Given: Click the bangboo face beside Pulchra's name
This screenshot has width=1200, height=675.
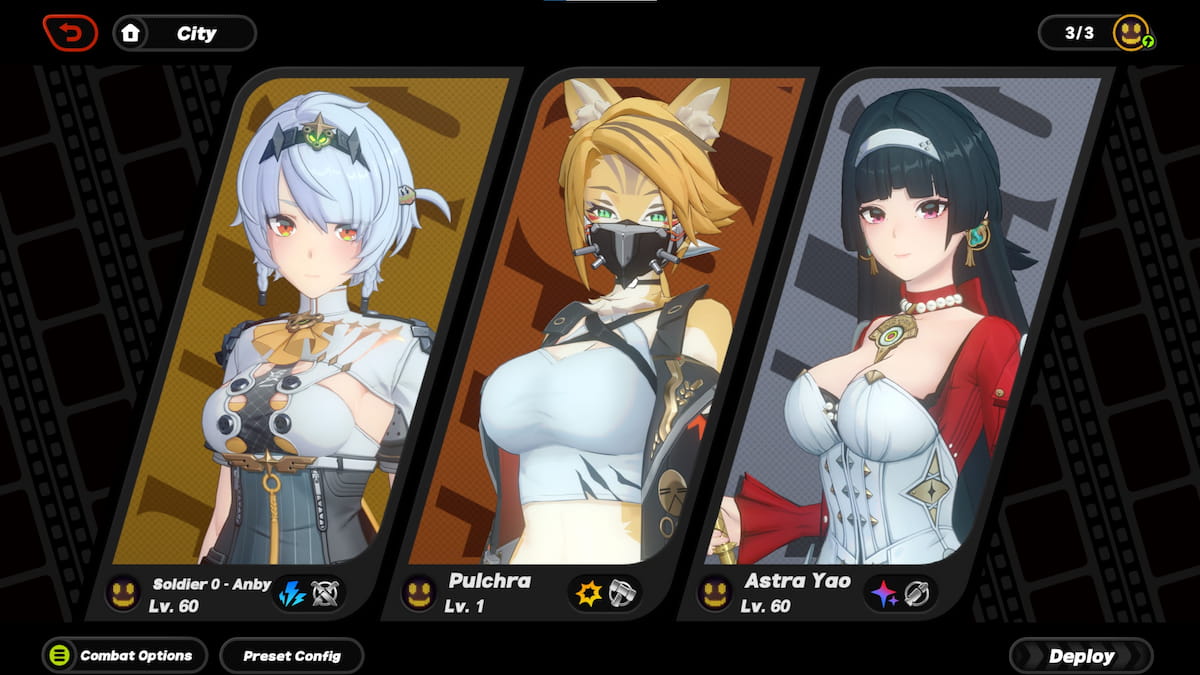Looking at the screenshot, I should tap(418, 593).
